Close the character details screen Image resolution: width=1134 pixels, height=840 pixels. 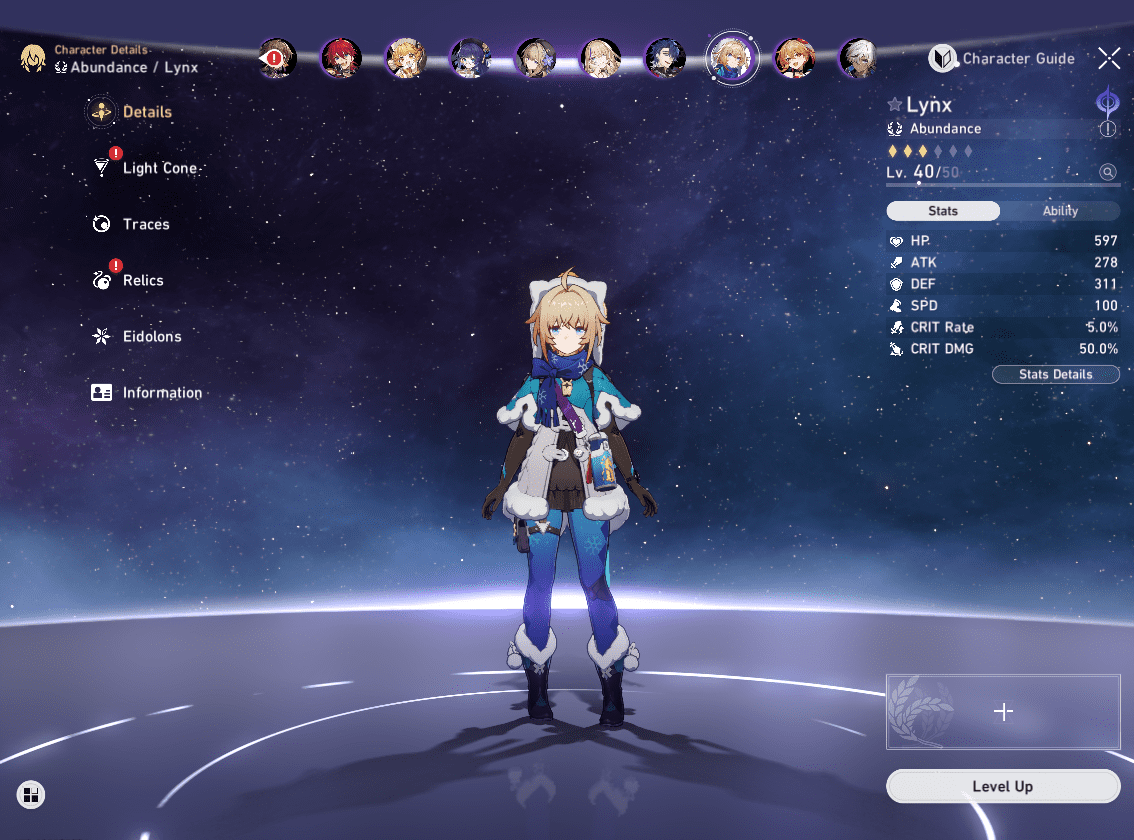[1108, 58]
